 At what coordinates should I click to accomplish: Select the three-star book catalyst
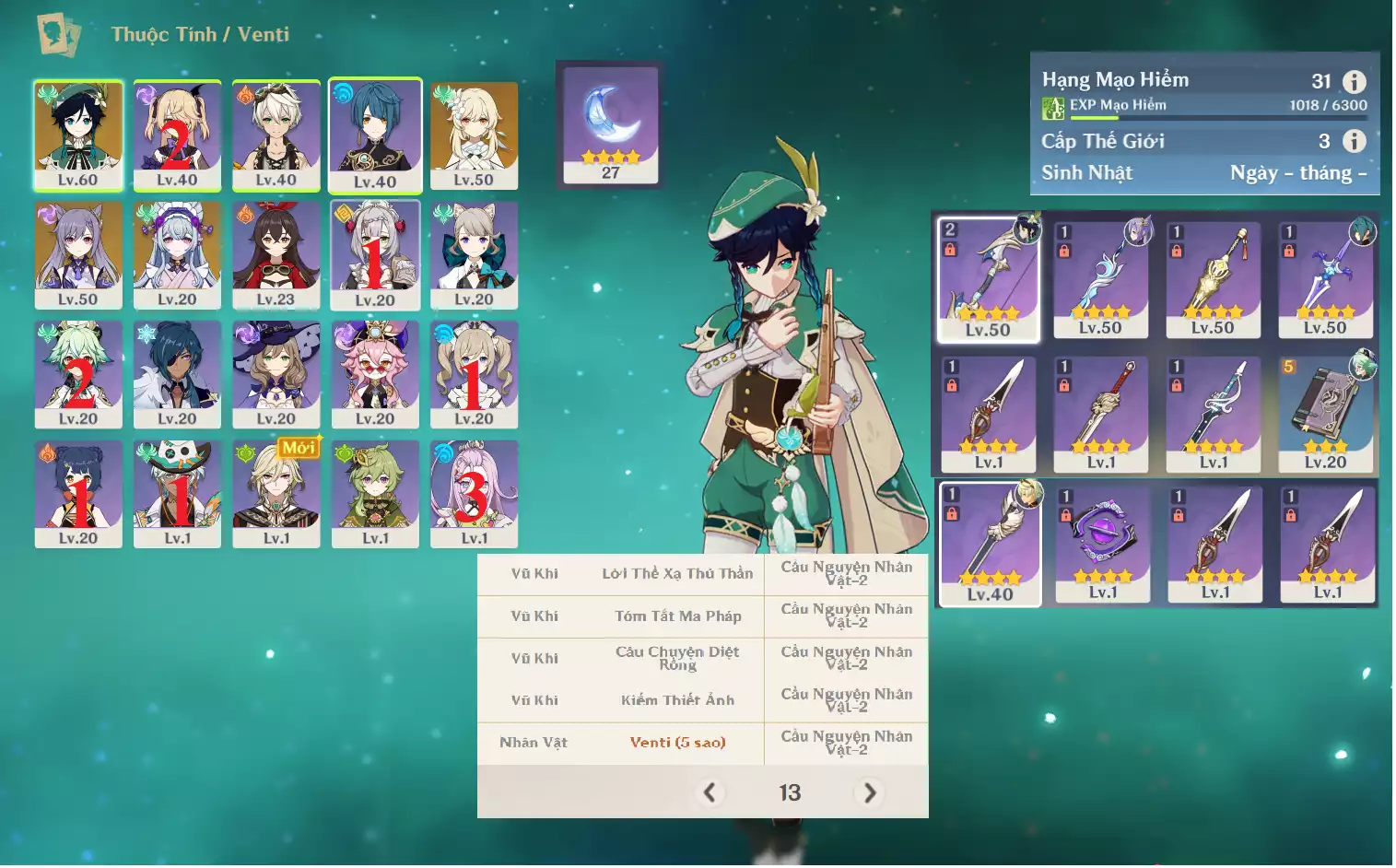1325,414
